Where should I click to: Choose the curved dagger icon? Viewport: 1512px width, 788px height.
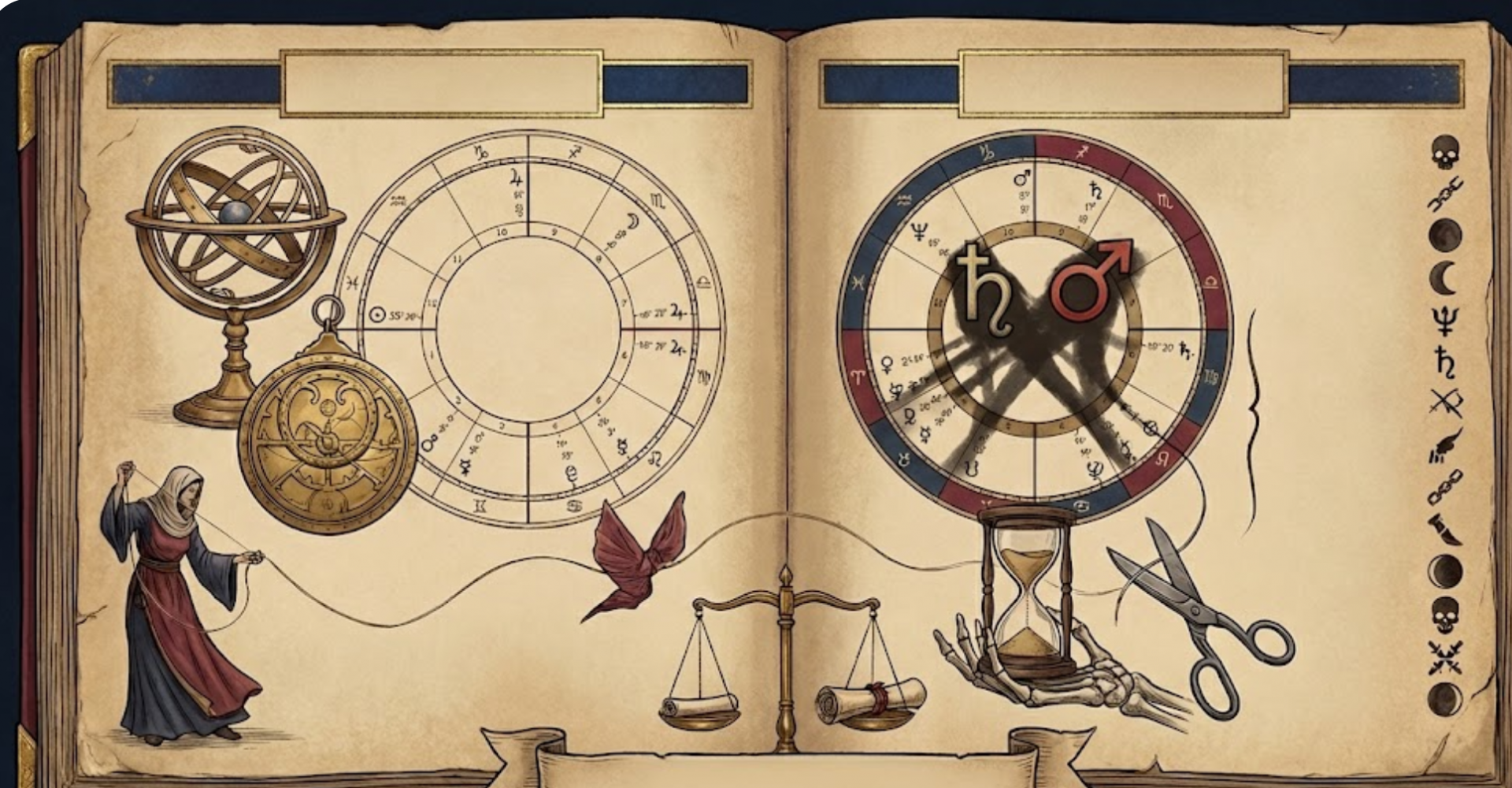pos(1445,529)
